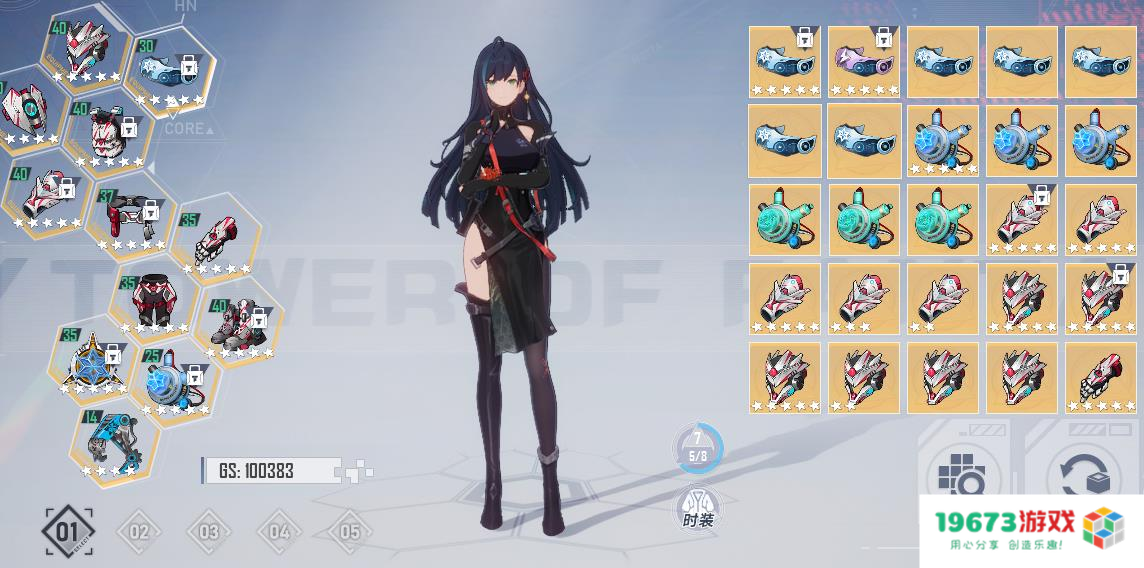
Task: Open the 时装 outfit menu
Action: click(698, 508)
